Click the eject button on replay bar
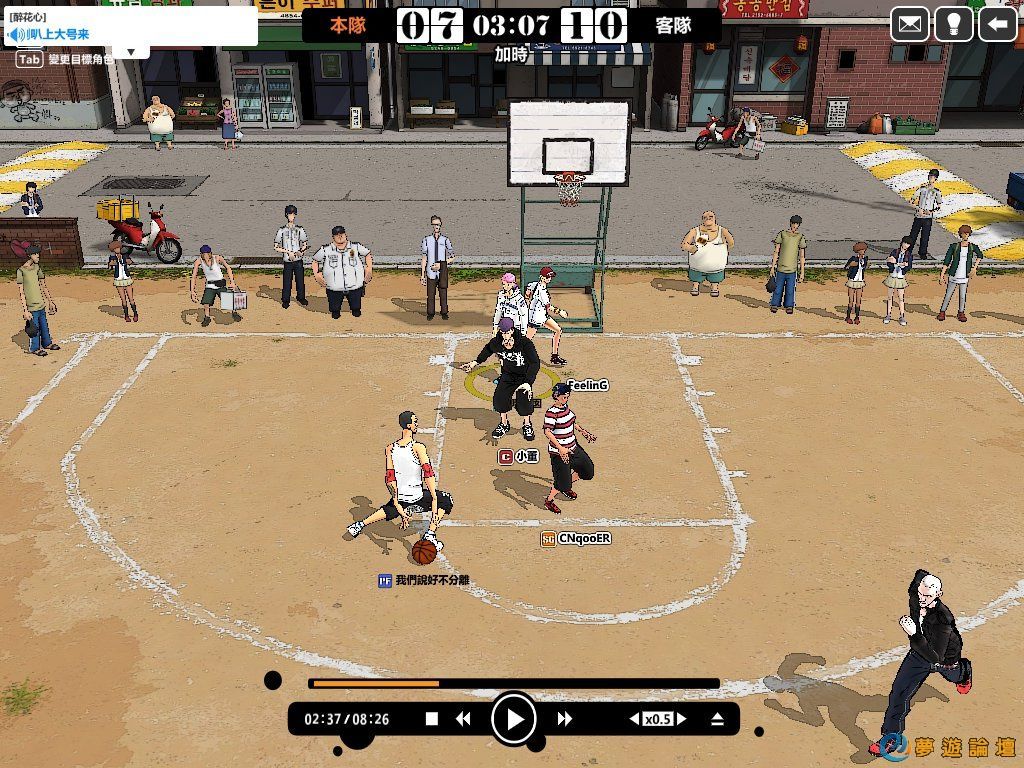The width and height of the screenshot is (1024, 768). pos(717,718)
